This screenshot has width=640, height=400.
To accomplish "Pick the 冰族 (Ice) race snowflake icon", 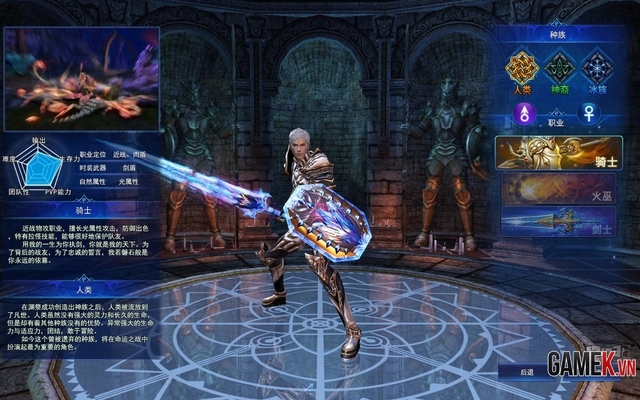I will pyautogui.click(x=597, y=70).
